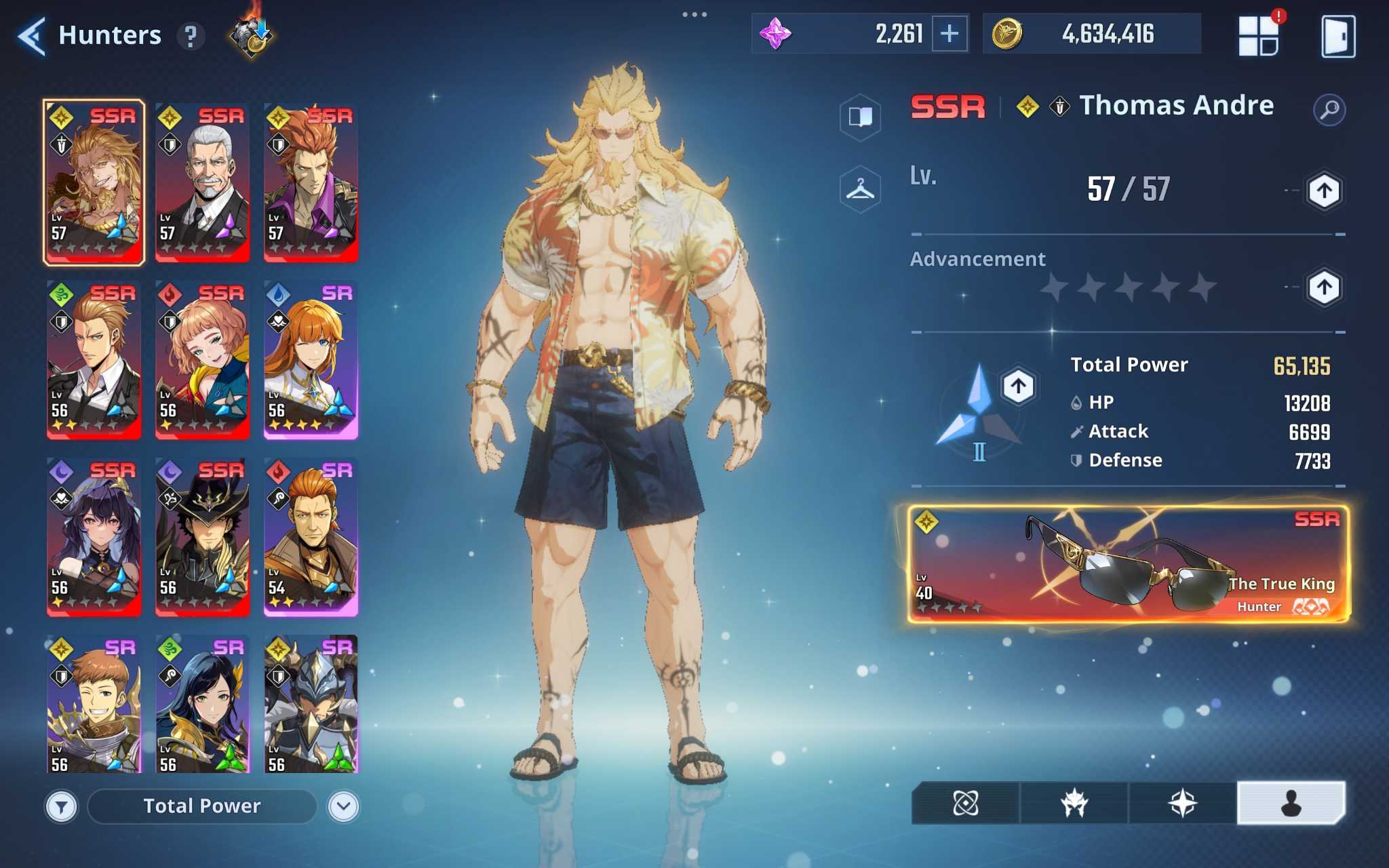Select the purple-haired SSR hunter card

(x=94, y=537)
